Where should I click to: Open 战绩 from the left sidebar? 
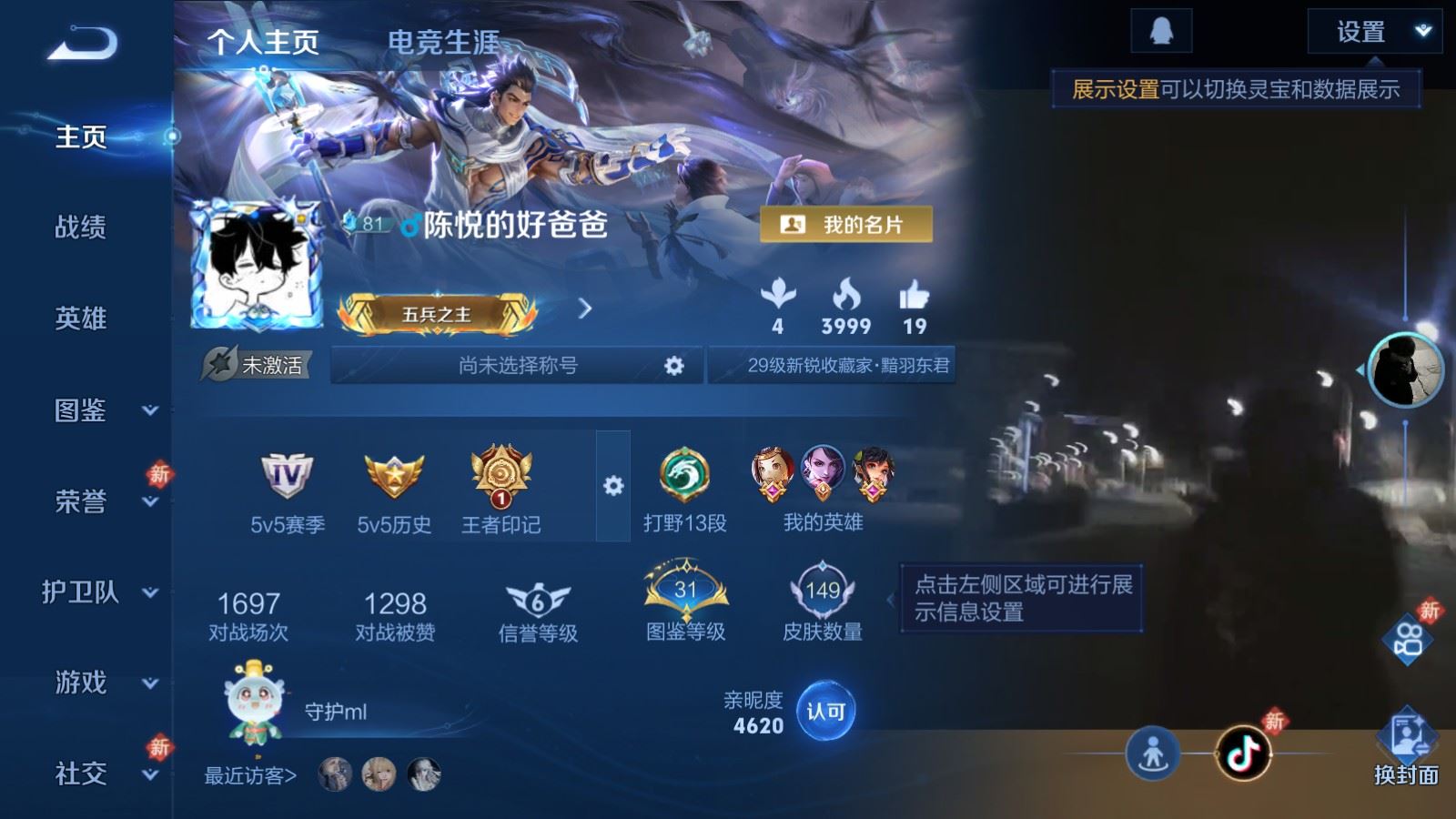(78, 228)
